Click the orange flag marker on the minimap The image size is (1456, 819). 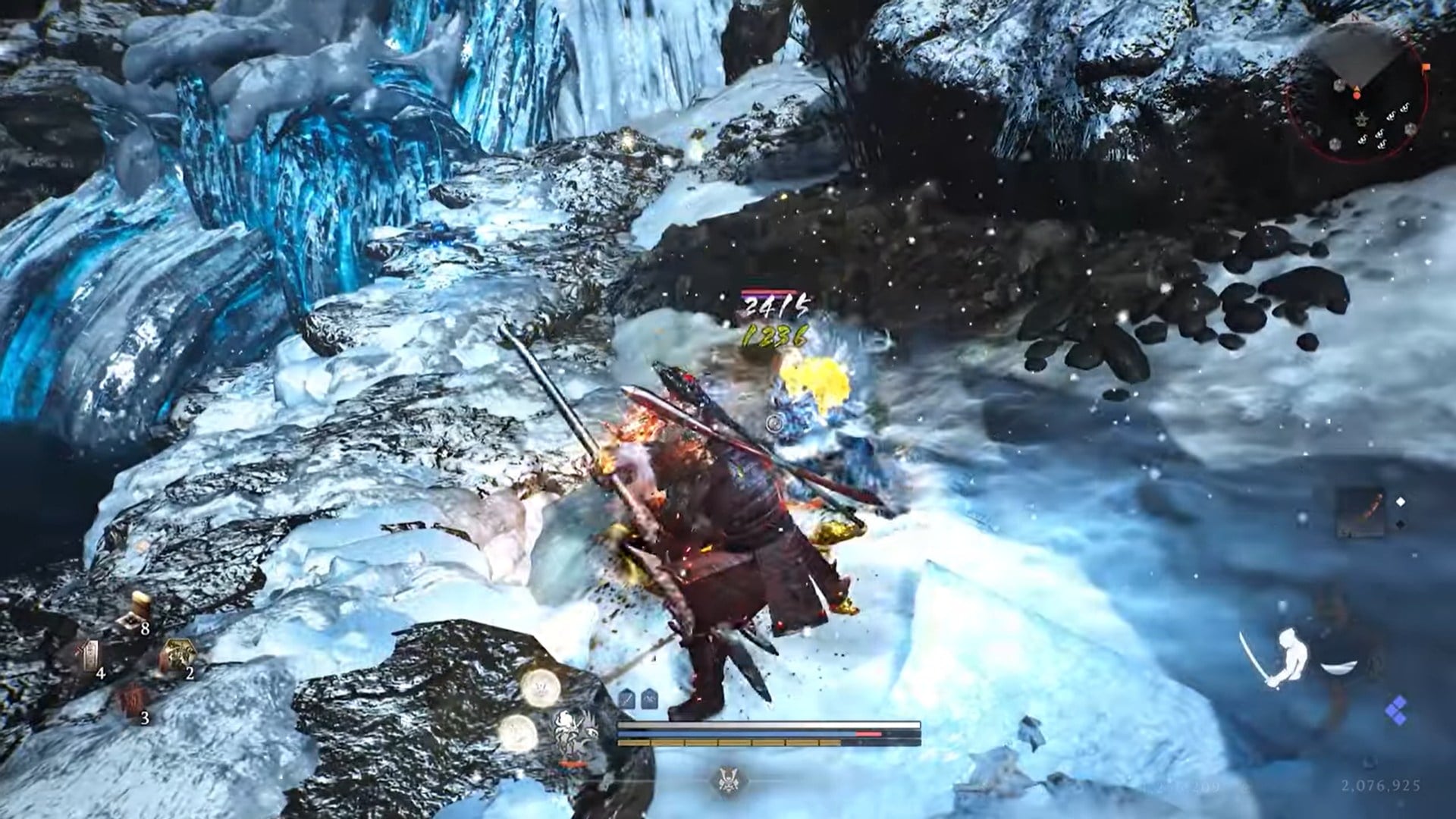coord(1426,67)
